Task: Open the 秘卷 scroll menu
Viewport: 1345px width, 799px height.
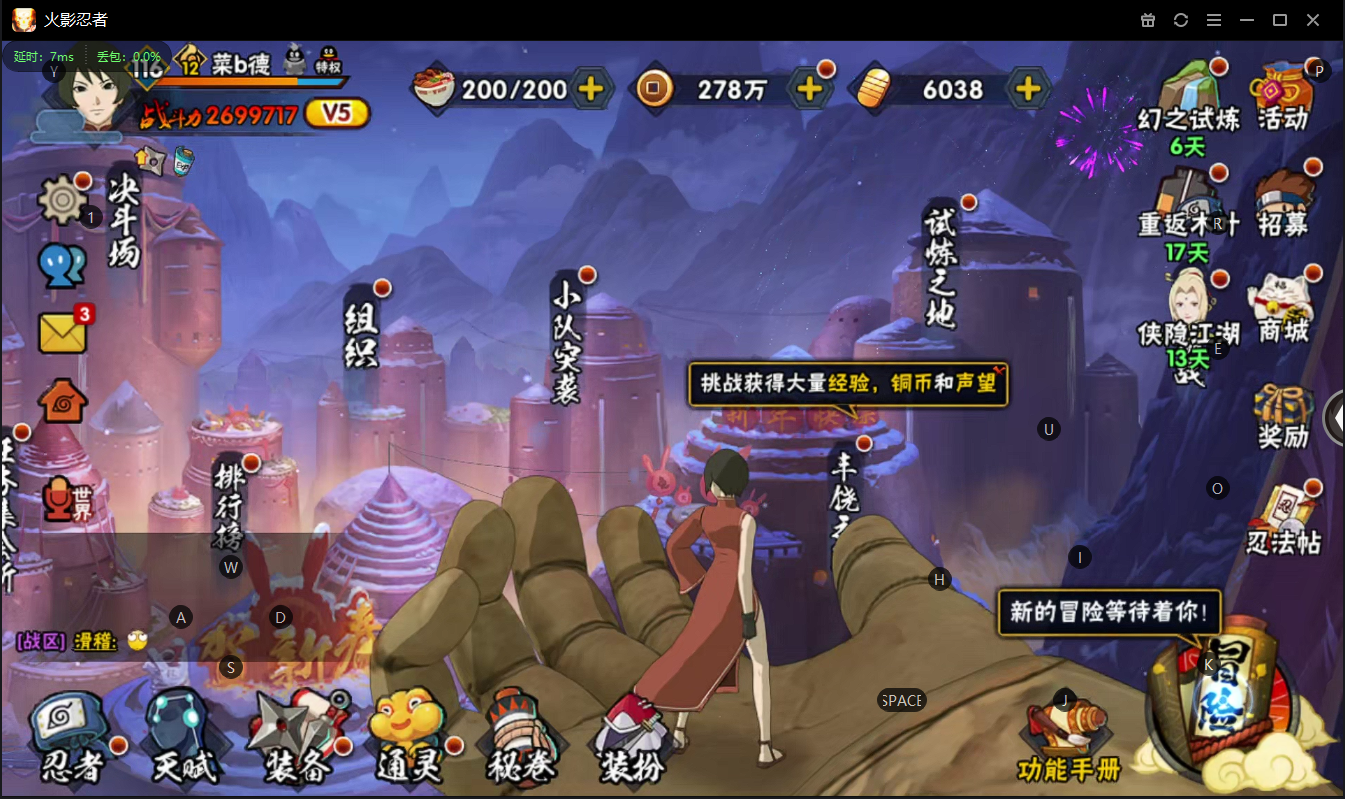Action: pyautogui.click(x=520, y=739)
